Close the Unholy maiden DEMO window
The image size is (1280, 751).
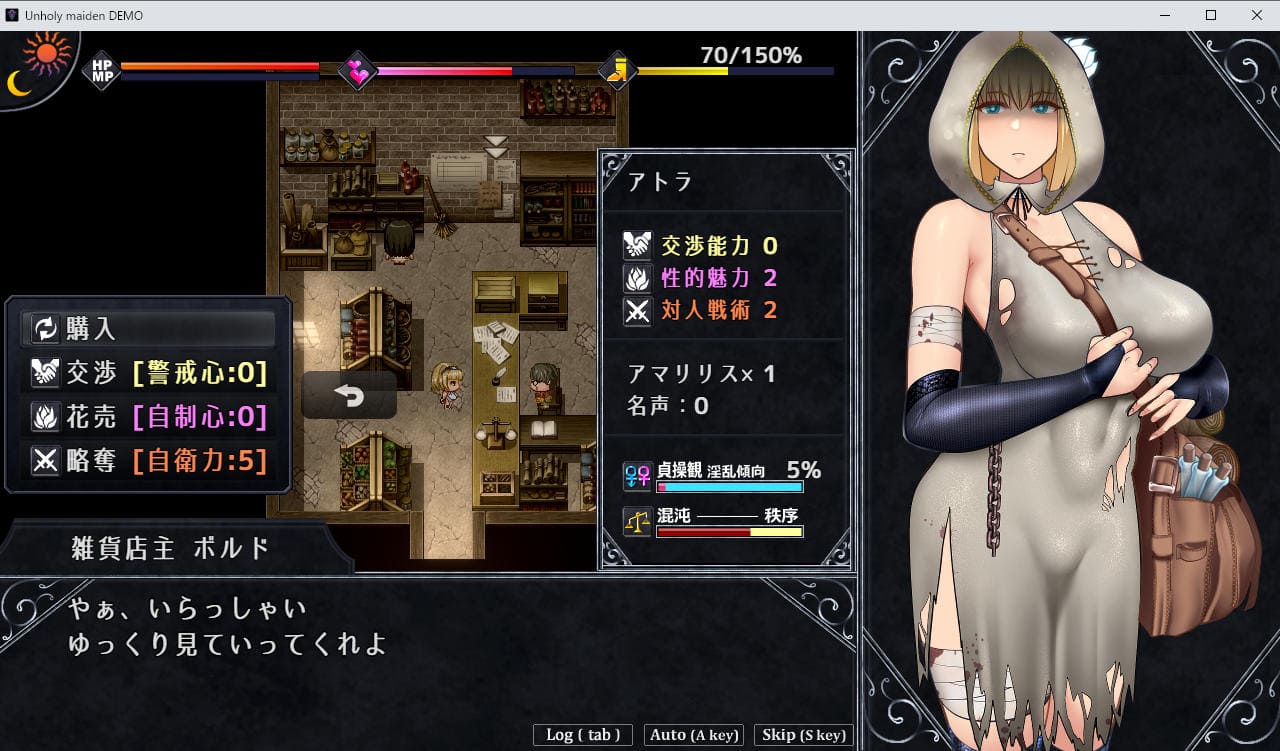click(x=1257, y=15)
